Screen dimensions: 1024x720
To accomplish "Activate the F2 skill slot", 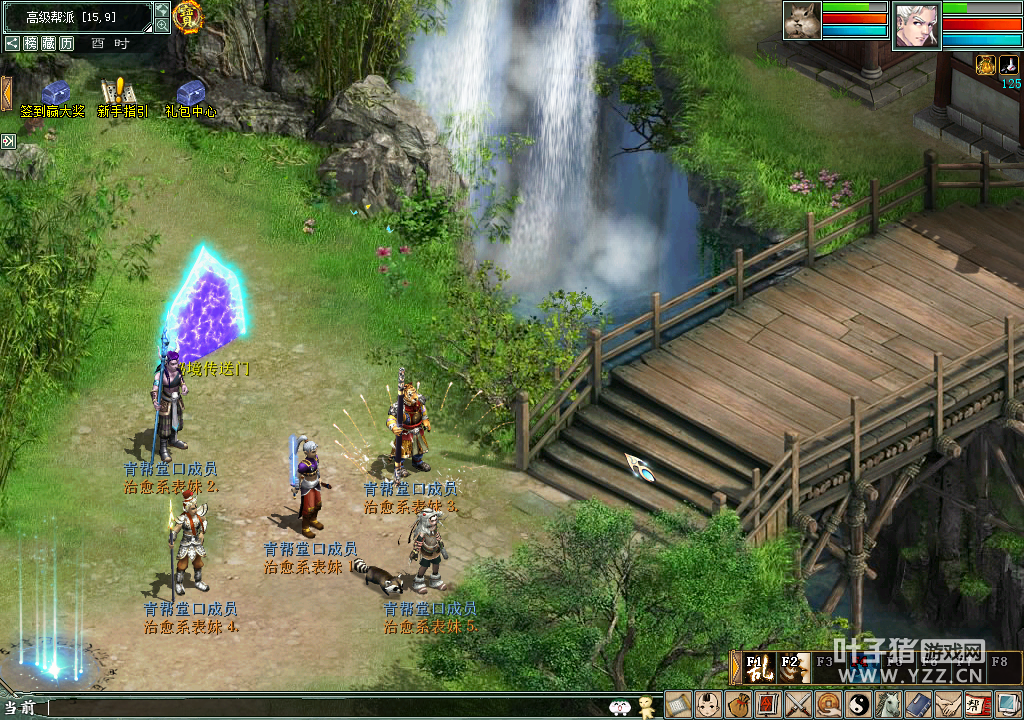I will click(794, 667).
